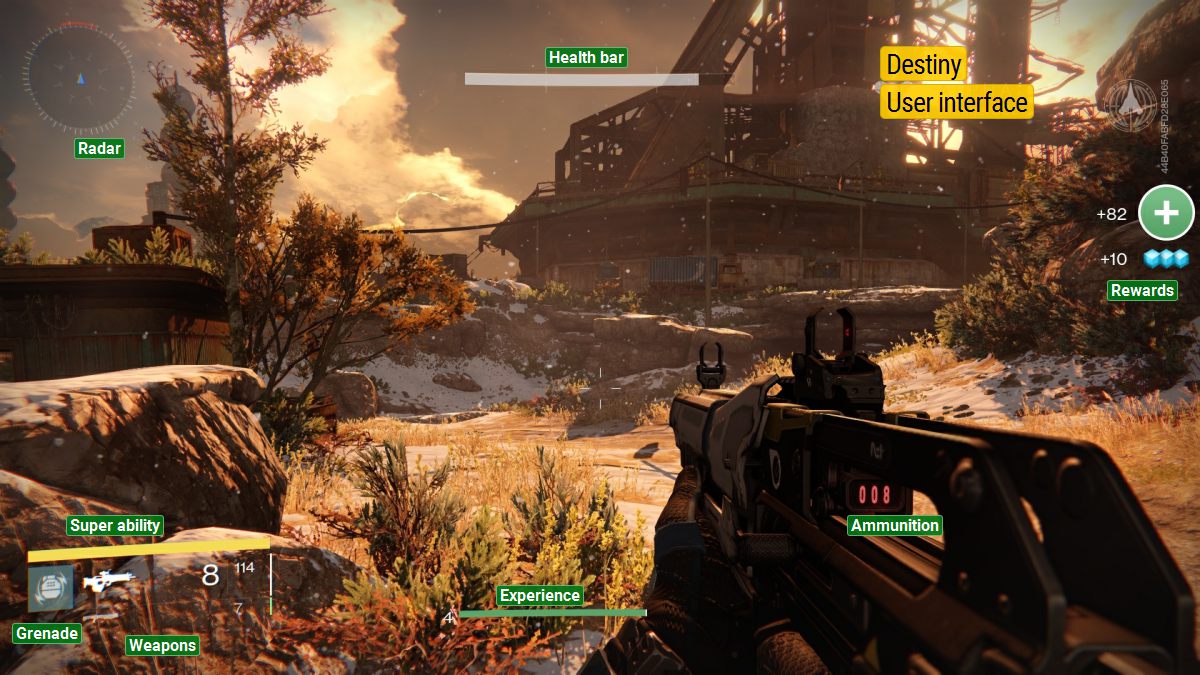Open the circular ship emblem icon
This screenshot has width=1200, height=675.
[x=1130, y=104]
